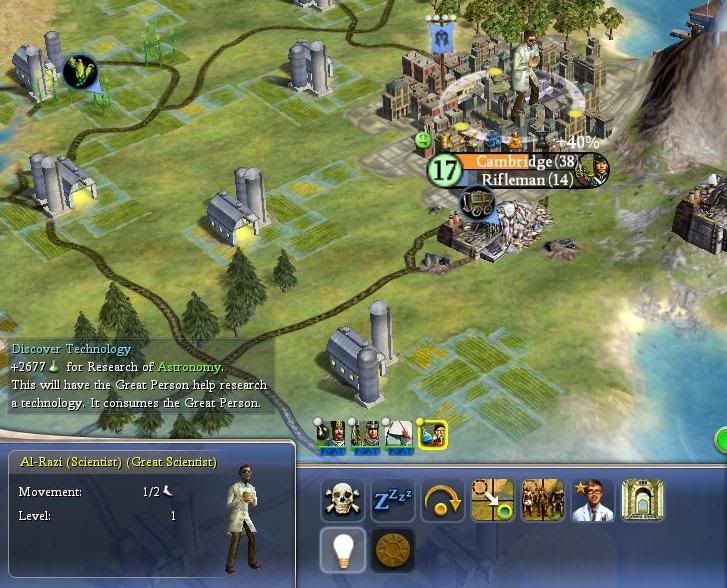
Task: Put the unit to sleep with the Zzz button
Action: pos(393,500)
